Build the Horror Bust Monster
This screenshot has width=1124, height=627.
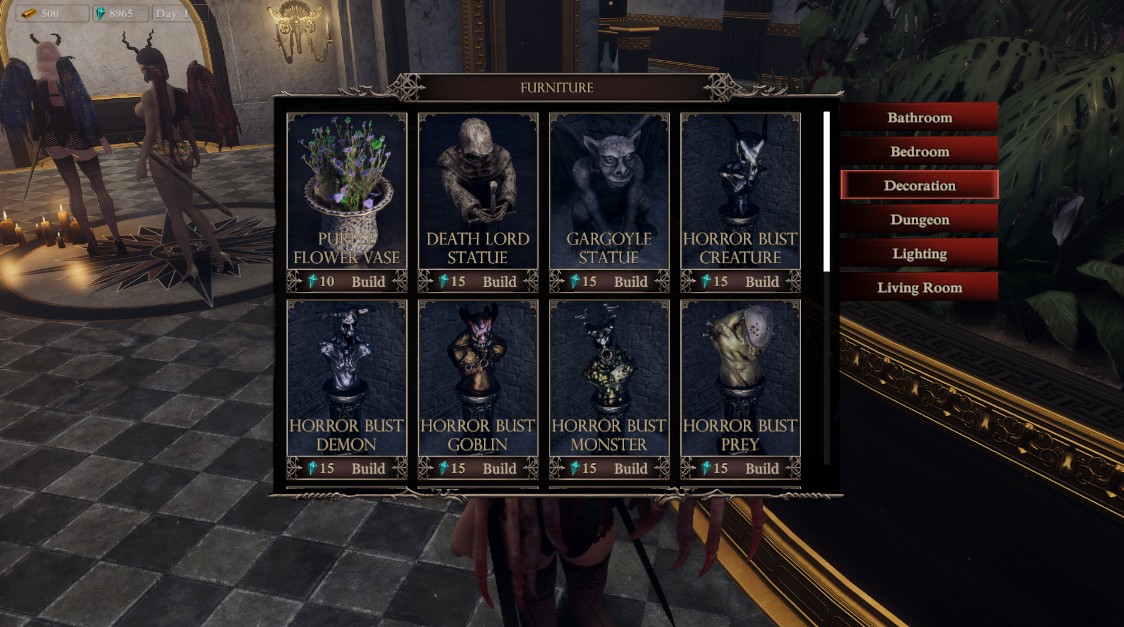630,468
